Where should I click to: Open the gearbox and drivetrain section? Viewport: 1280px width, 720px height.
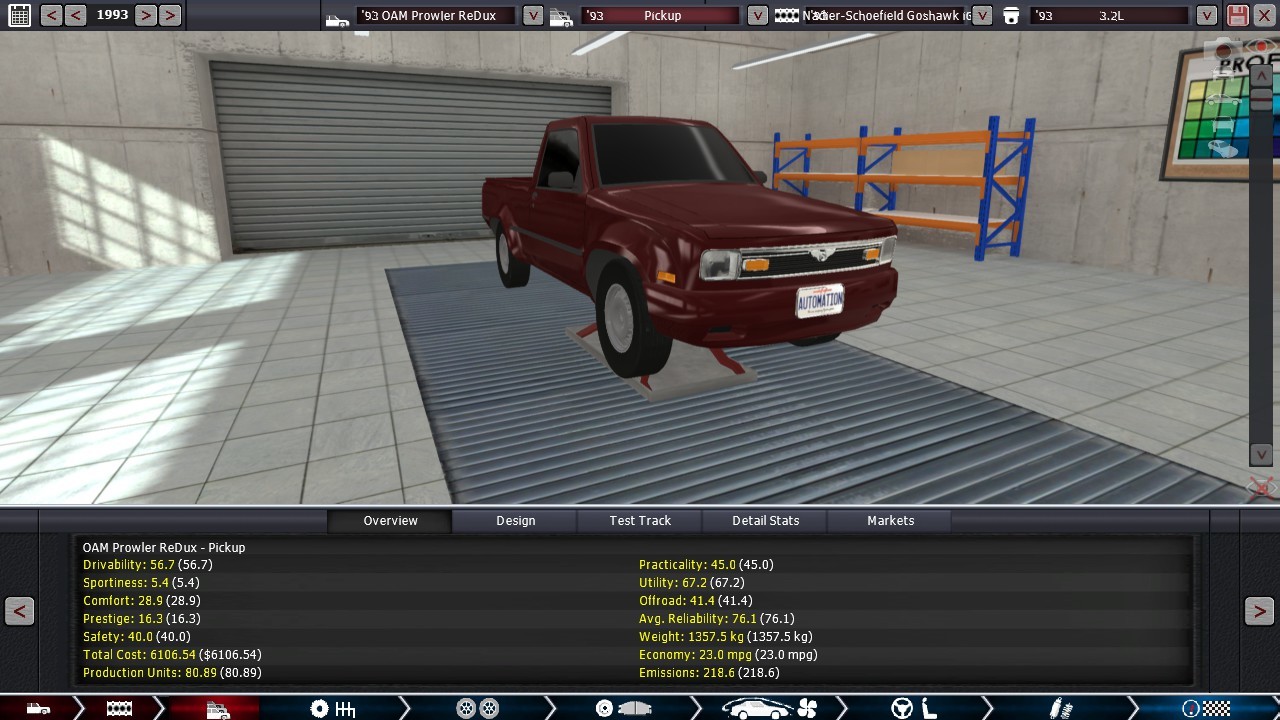click(333, 709)
